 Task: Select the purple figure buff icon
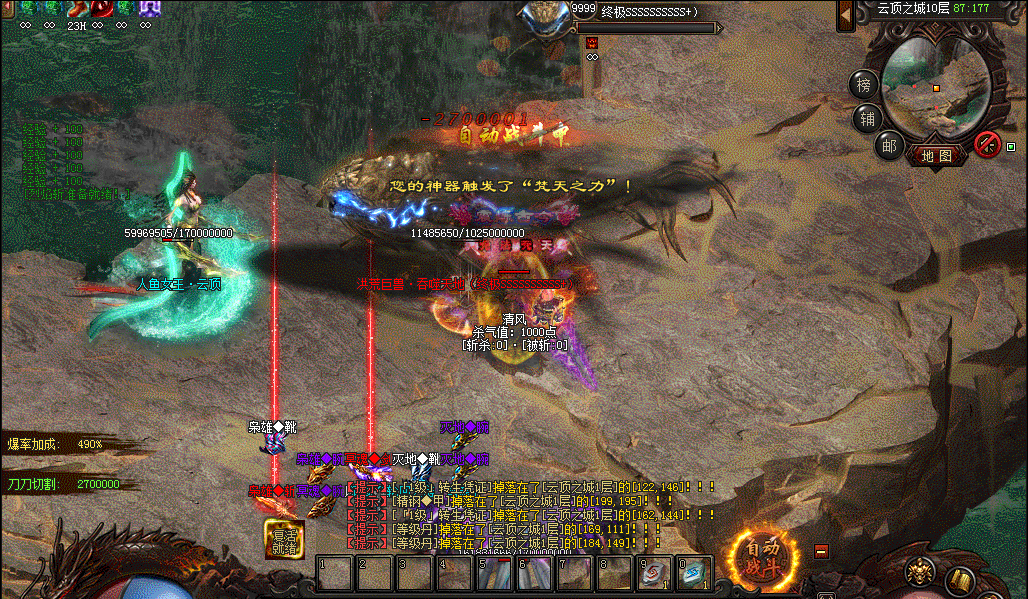(x=150, y=8)
